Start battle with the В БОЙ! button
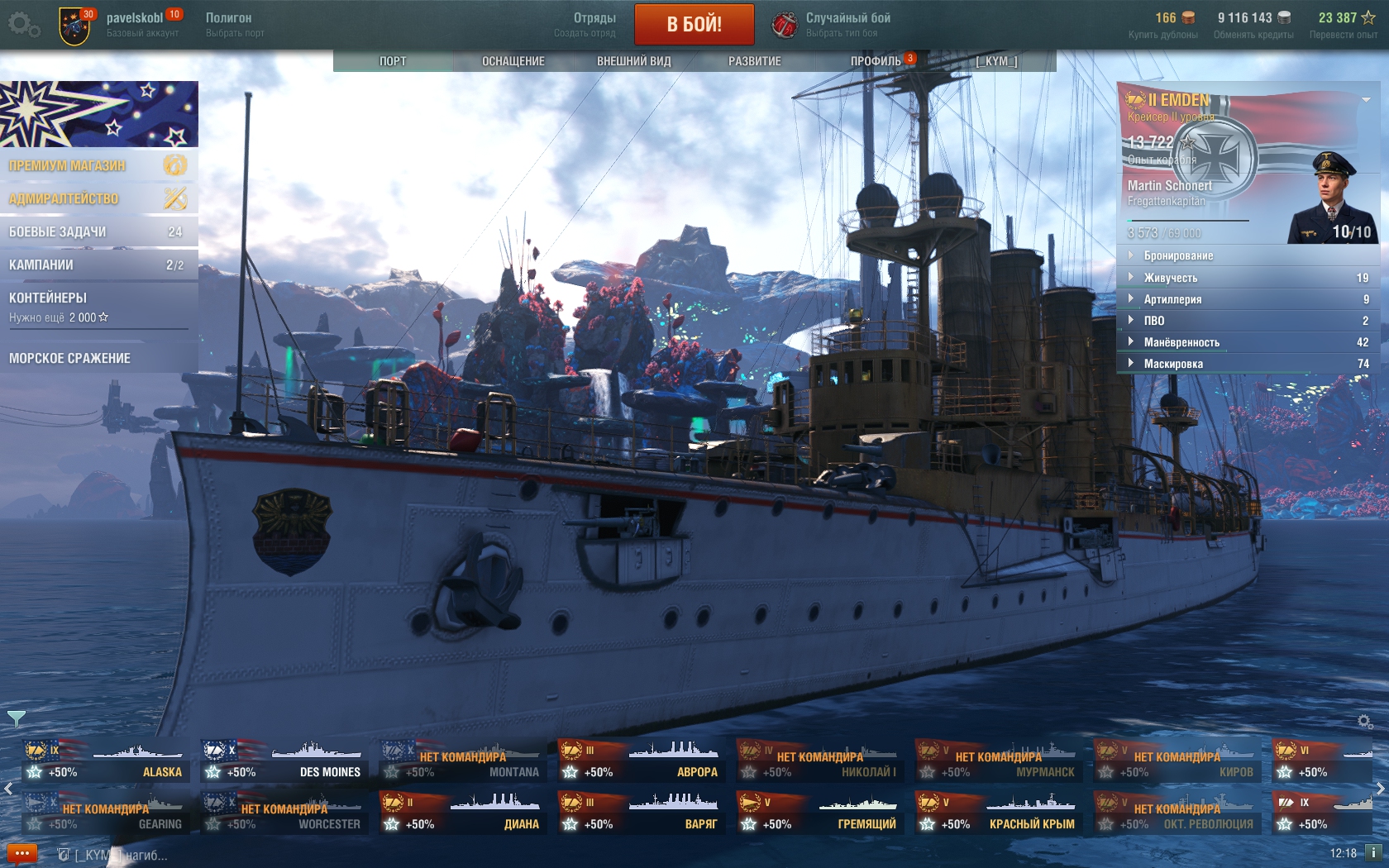Screen dimensions: 1389x868 coord(694,24)
